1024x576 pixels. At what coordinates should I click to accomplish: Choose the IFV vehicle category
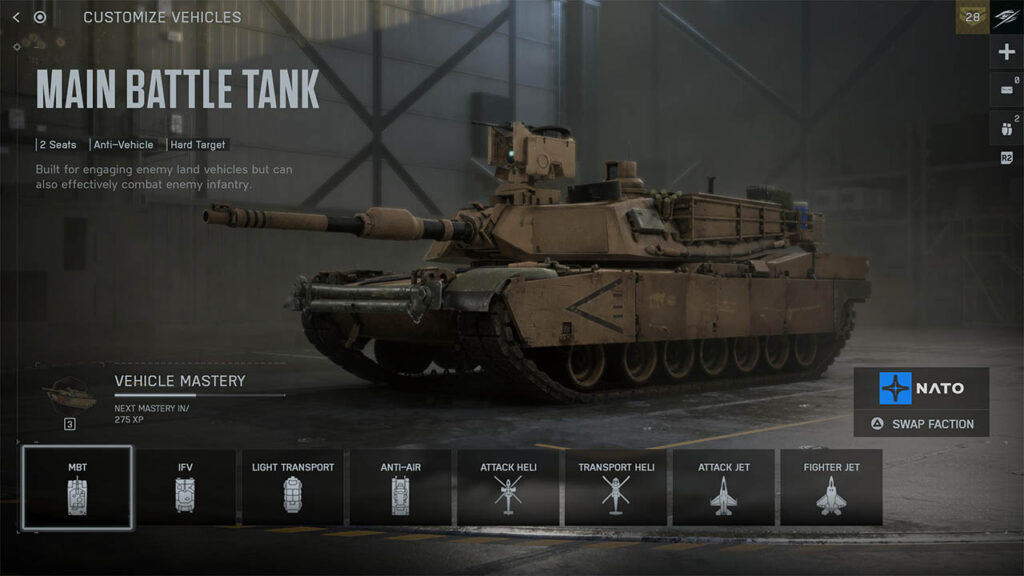click(184, 487)
